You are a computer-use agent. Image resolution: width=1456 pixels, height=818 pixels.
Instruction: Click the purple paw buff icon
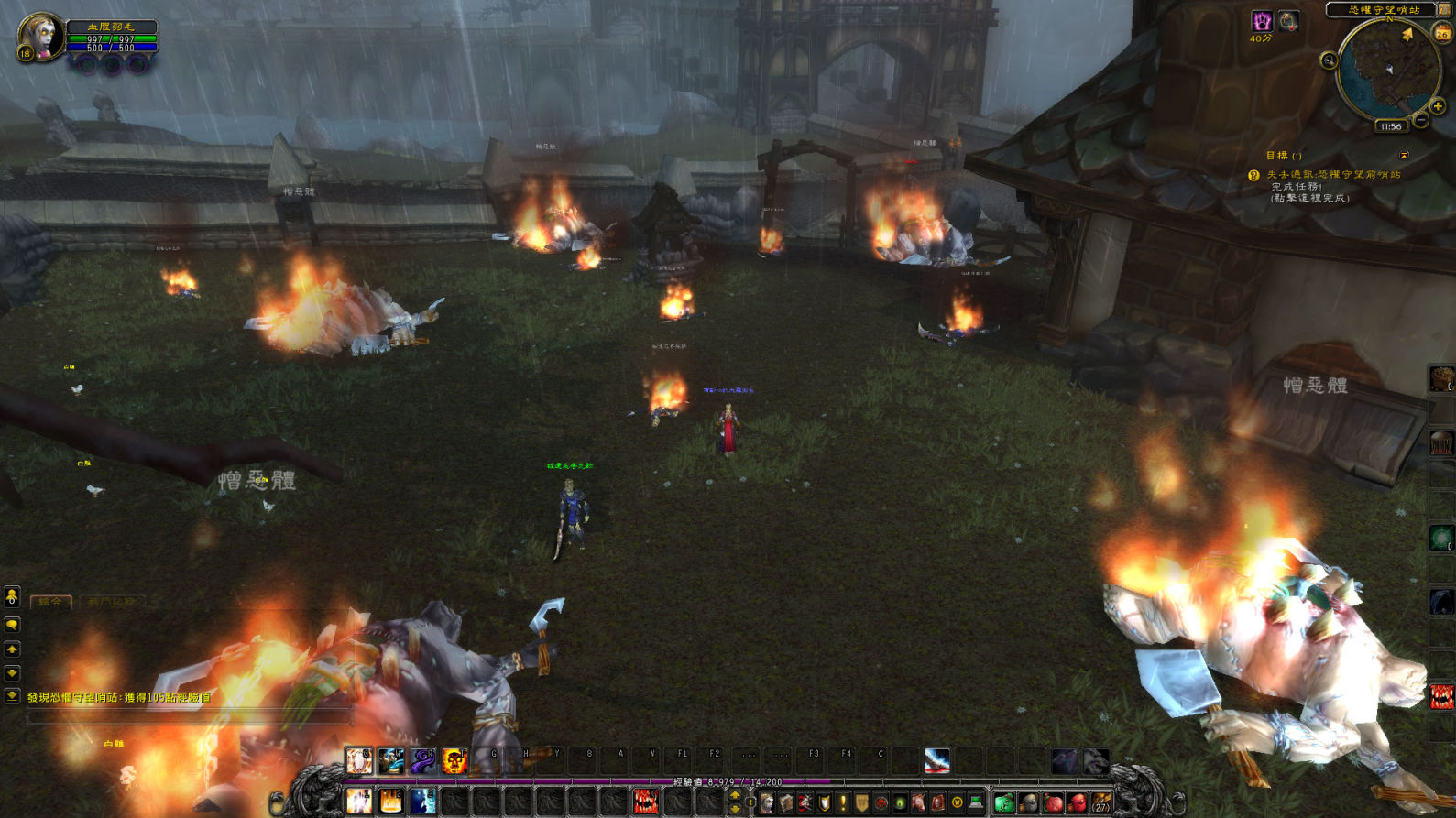[1262, 22]
